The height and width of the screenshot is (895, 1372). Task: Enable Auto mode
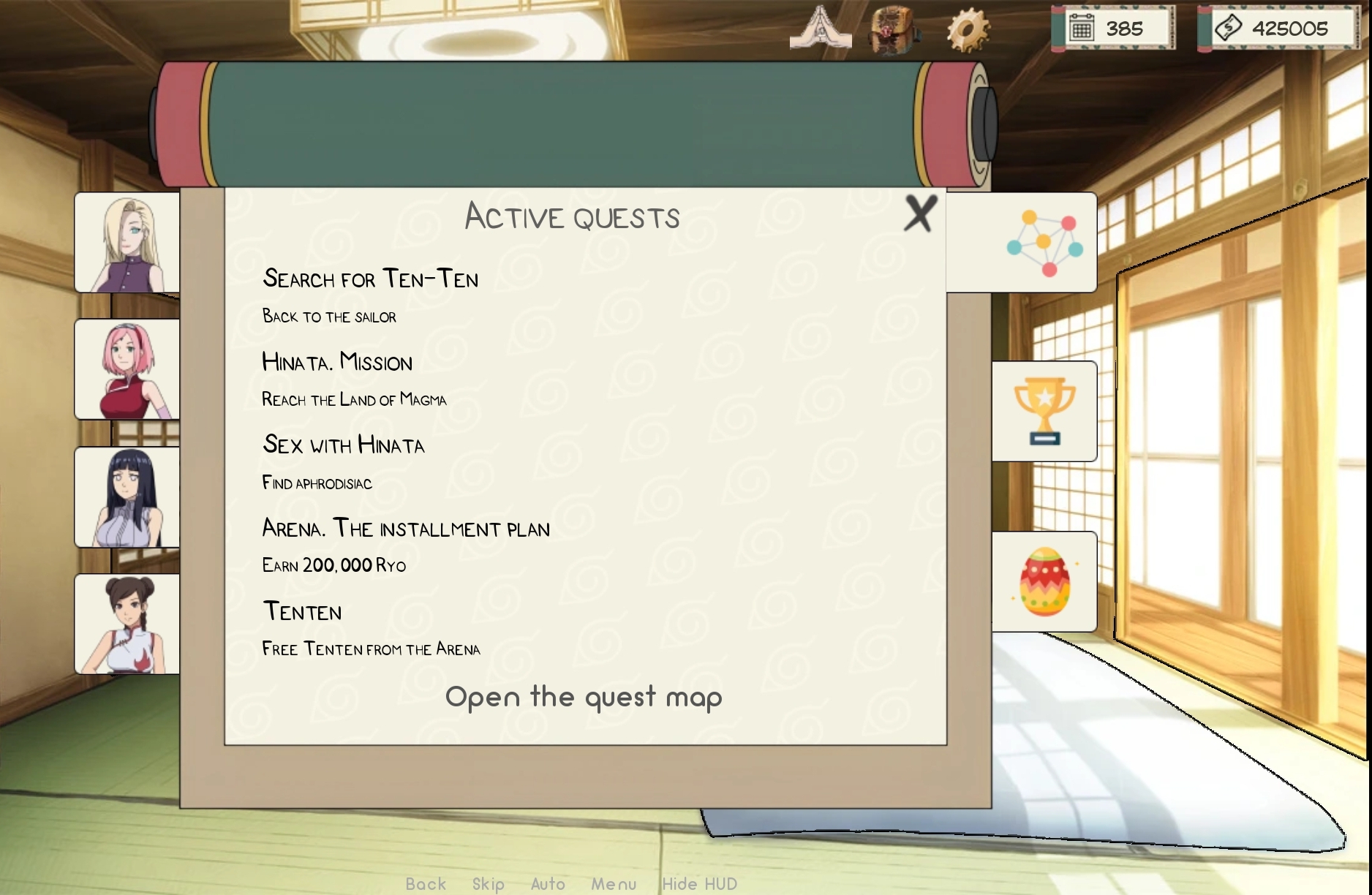pos(547,883)
